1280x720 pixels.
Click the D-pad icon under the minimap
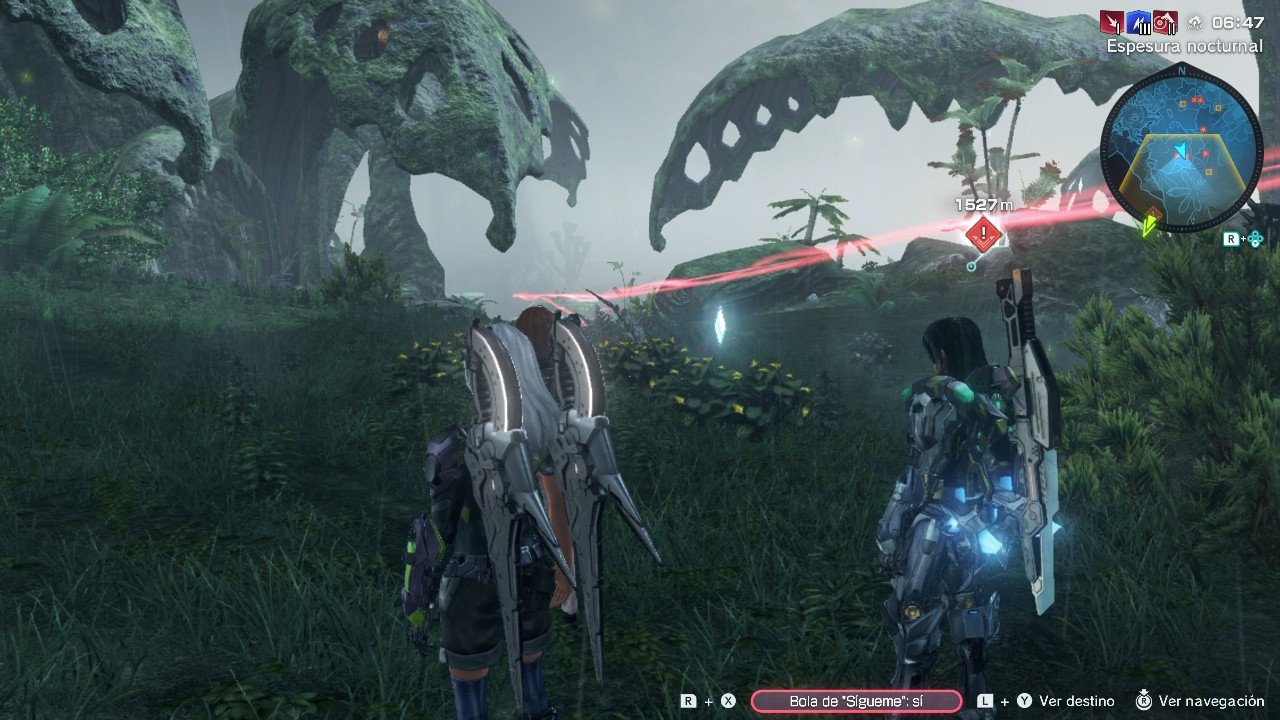(x=1254, y=239)
